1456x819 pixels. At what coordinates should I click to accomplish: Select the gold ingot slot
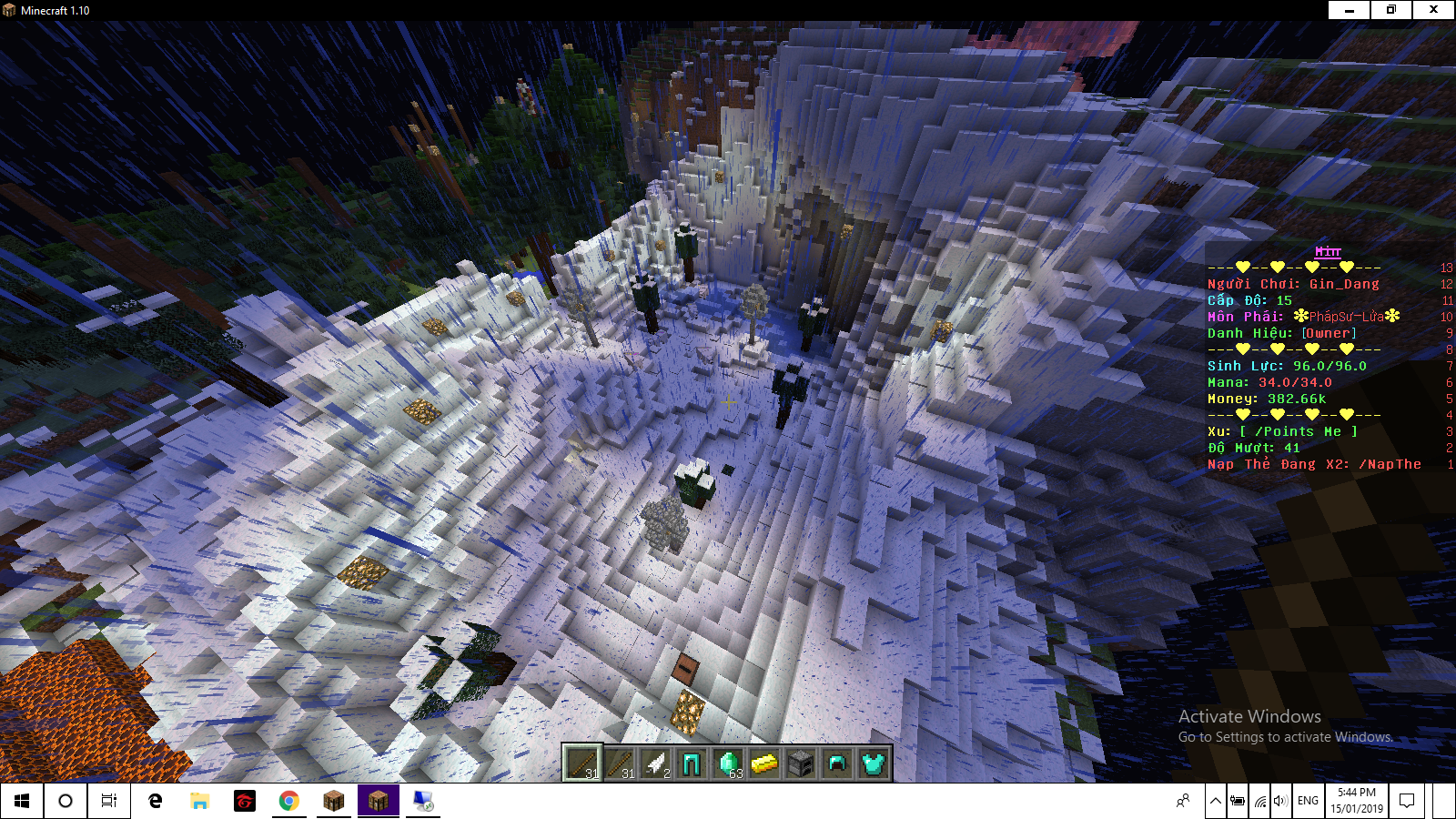point(764,763)
